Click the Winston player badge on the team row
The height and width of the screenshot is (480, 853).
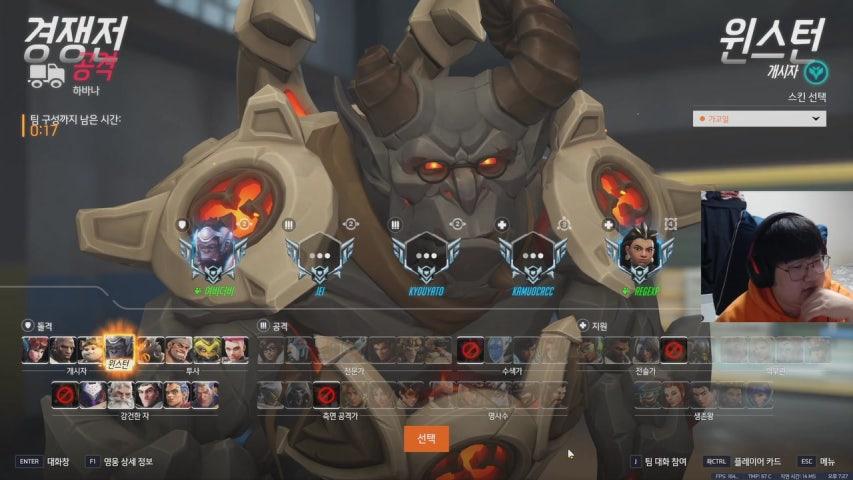[212, 255]
